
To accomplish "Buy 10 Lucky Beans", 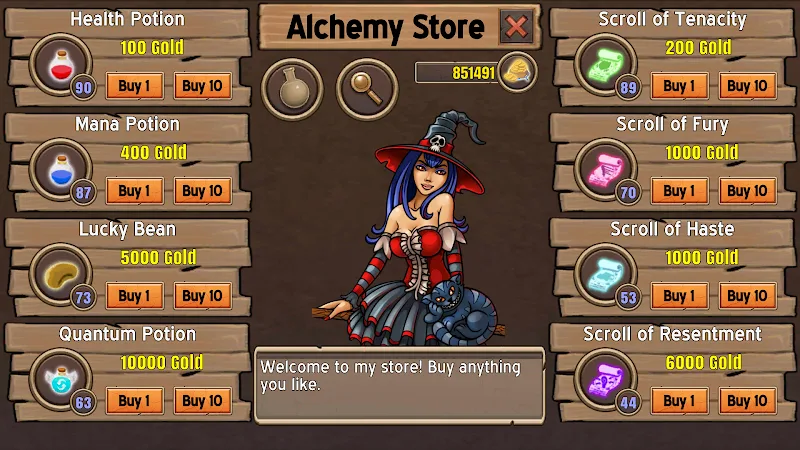I will click(x=202, y=296).
